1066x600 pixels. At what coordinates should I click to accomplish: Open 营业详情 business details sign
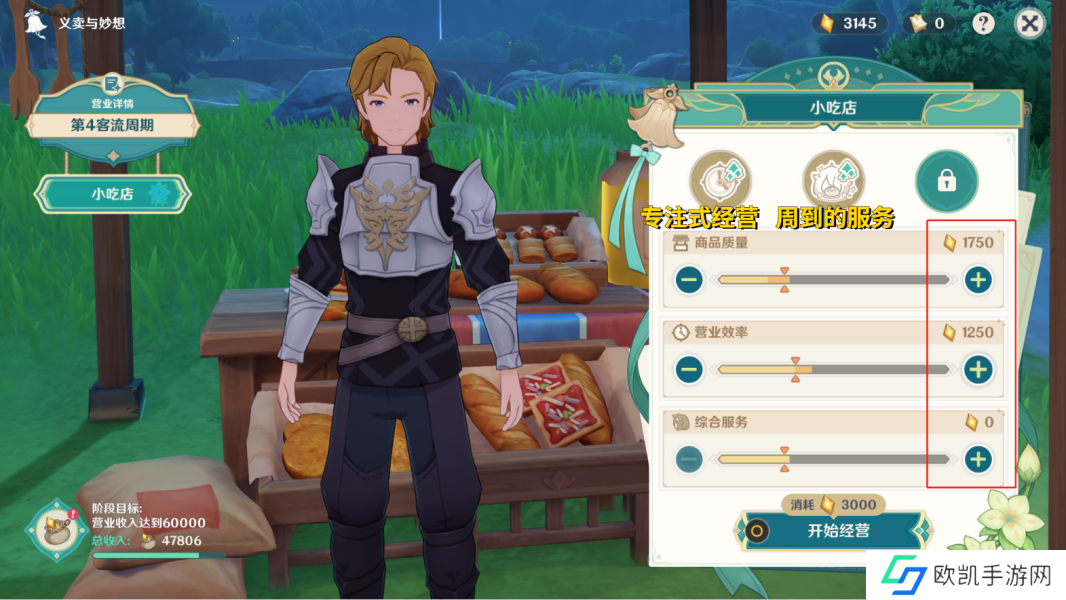[x=112, y=116]
